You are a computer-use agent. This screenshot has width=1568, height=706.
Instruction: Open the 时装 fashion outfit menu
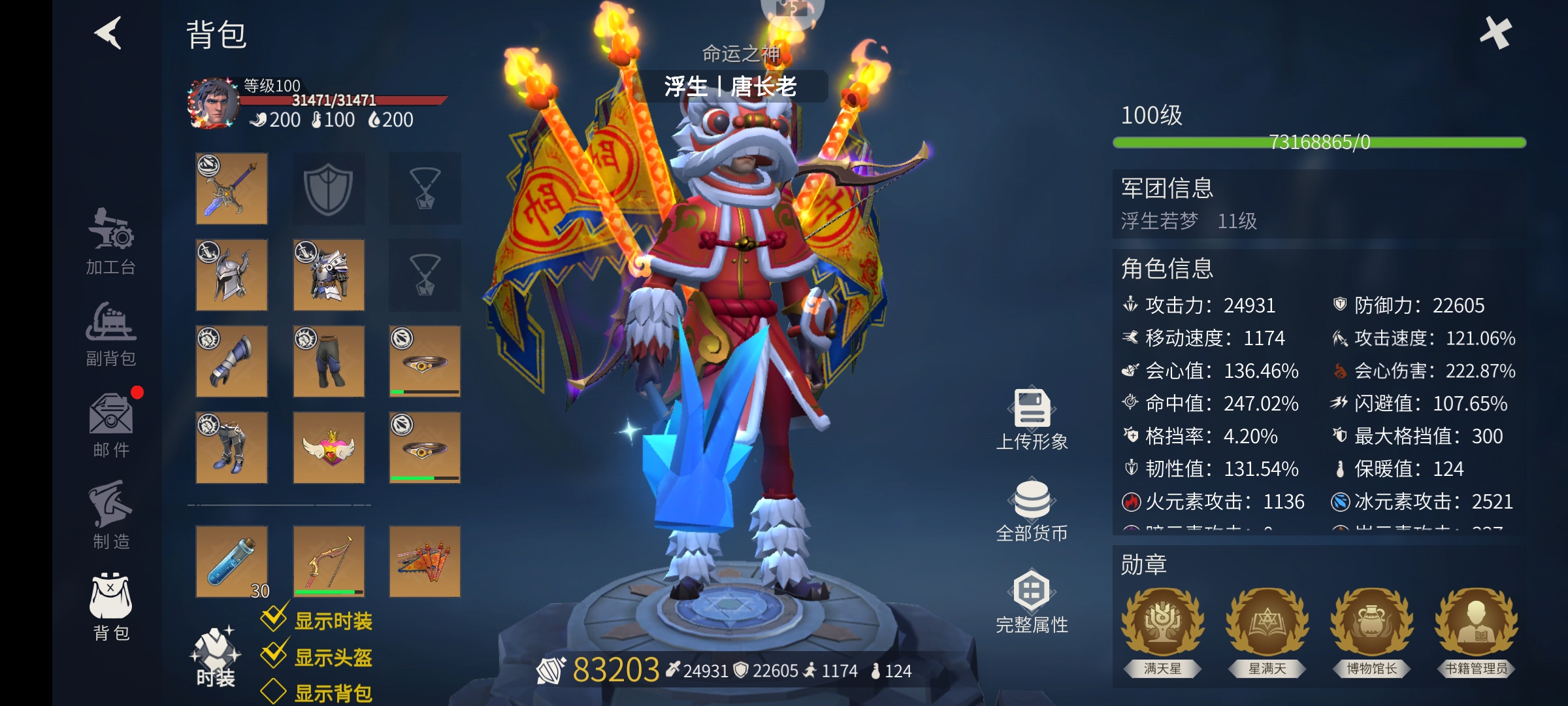[x=216, y=654]
